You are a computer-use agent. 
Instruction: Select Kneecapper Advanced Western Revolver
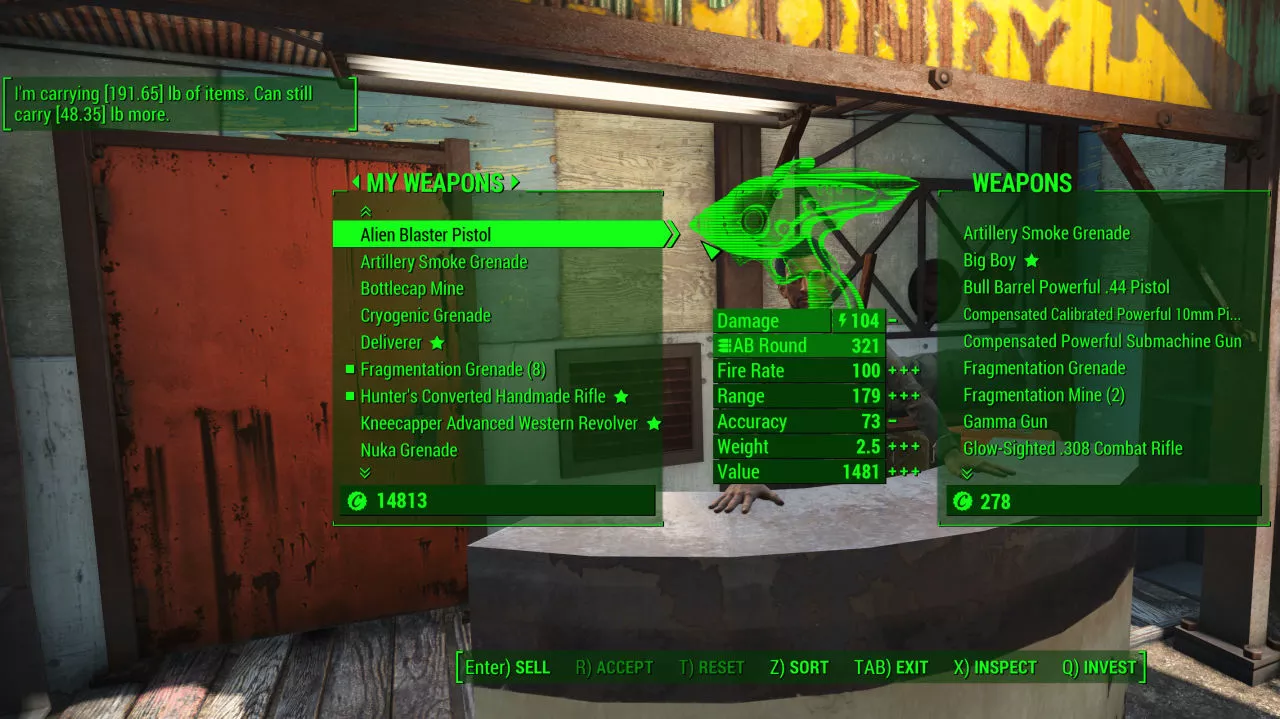(x=499, y=424)
